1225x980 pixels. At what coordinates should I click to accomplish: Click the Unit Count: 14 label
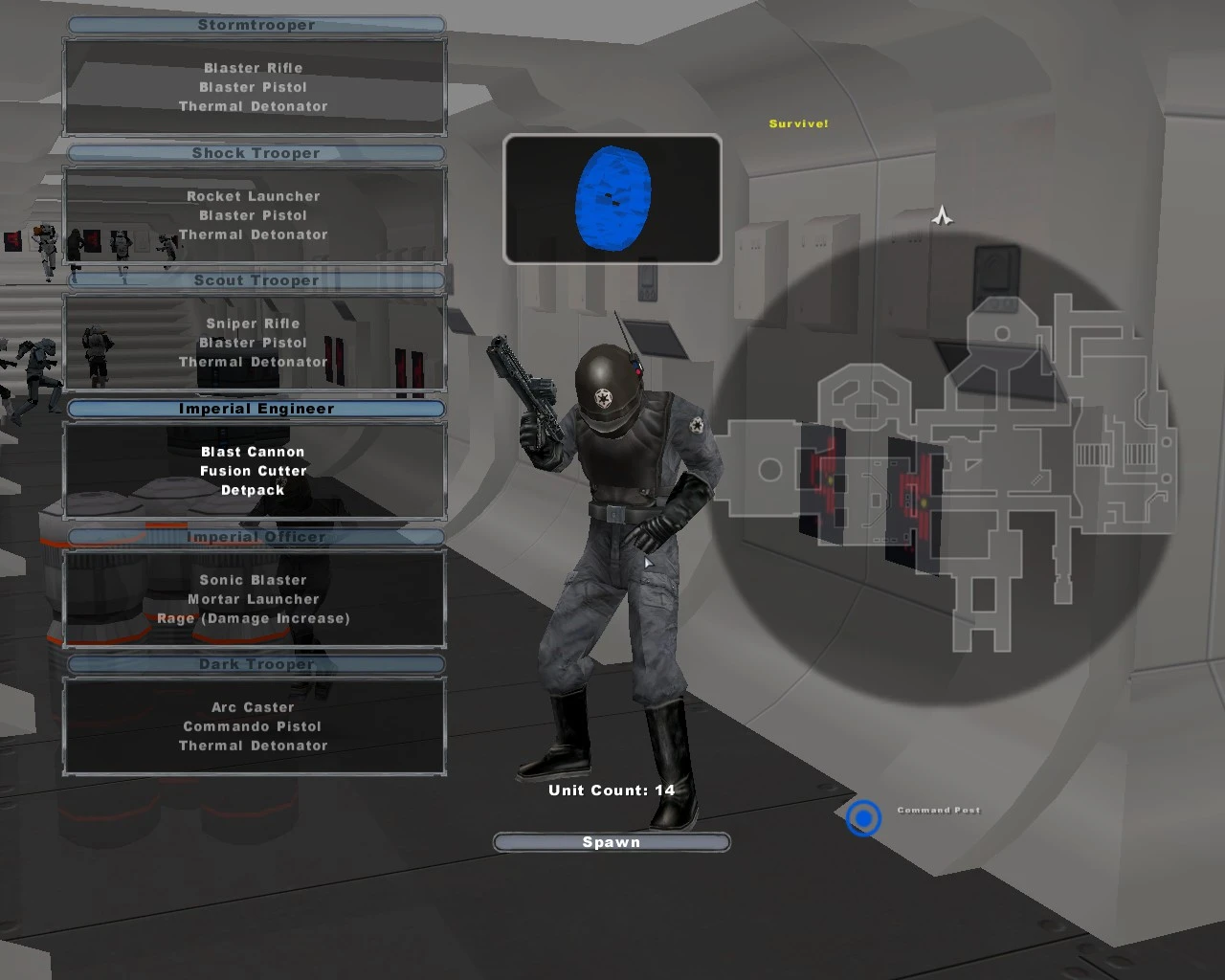pyautogui.click(x=611, y=791)
